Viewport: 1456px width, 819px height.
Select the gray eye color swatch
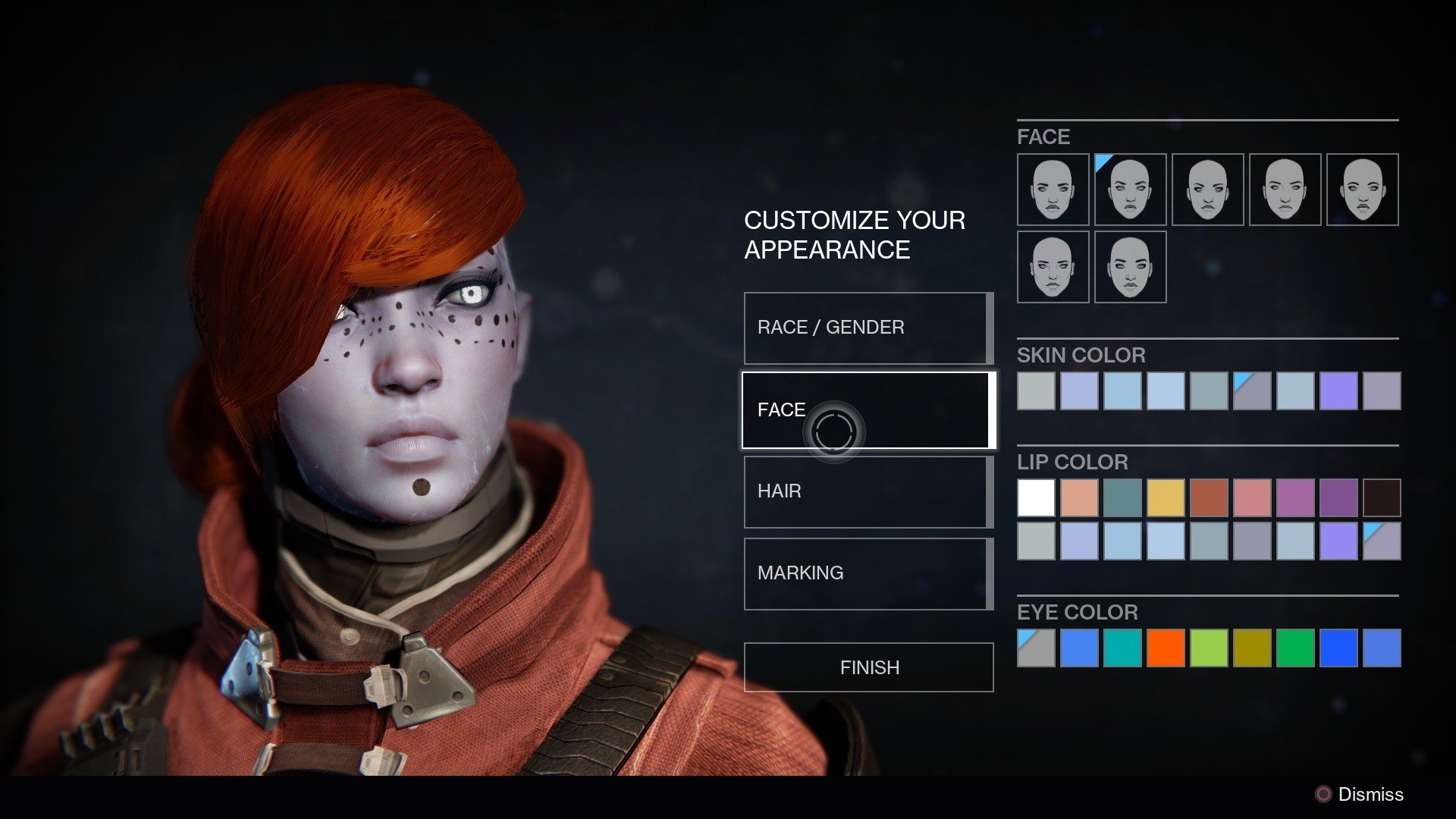click(x=1036, y=648)
